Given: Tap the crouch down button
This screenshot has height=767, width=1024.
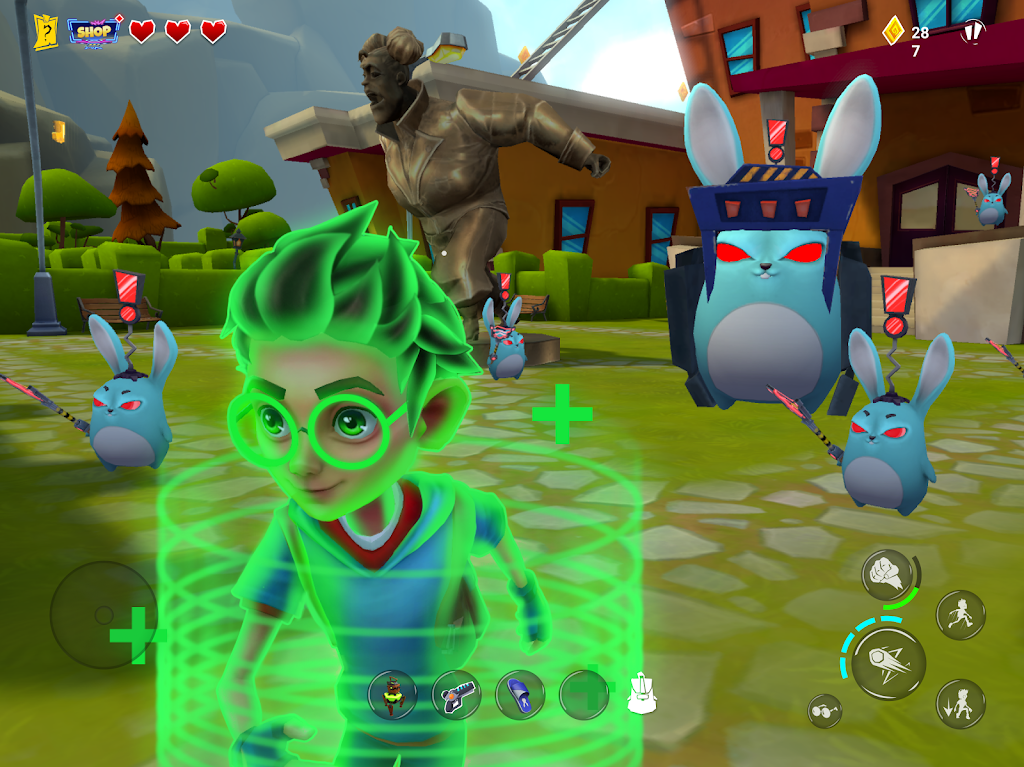Looking at the screenshot, I should pyautogui.click(x=960, y=703).
